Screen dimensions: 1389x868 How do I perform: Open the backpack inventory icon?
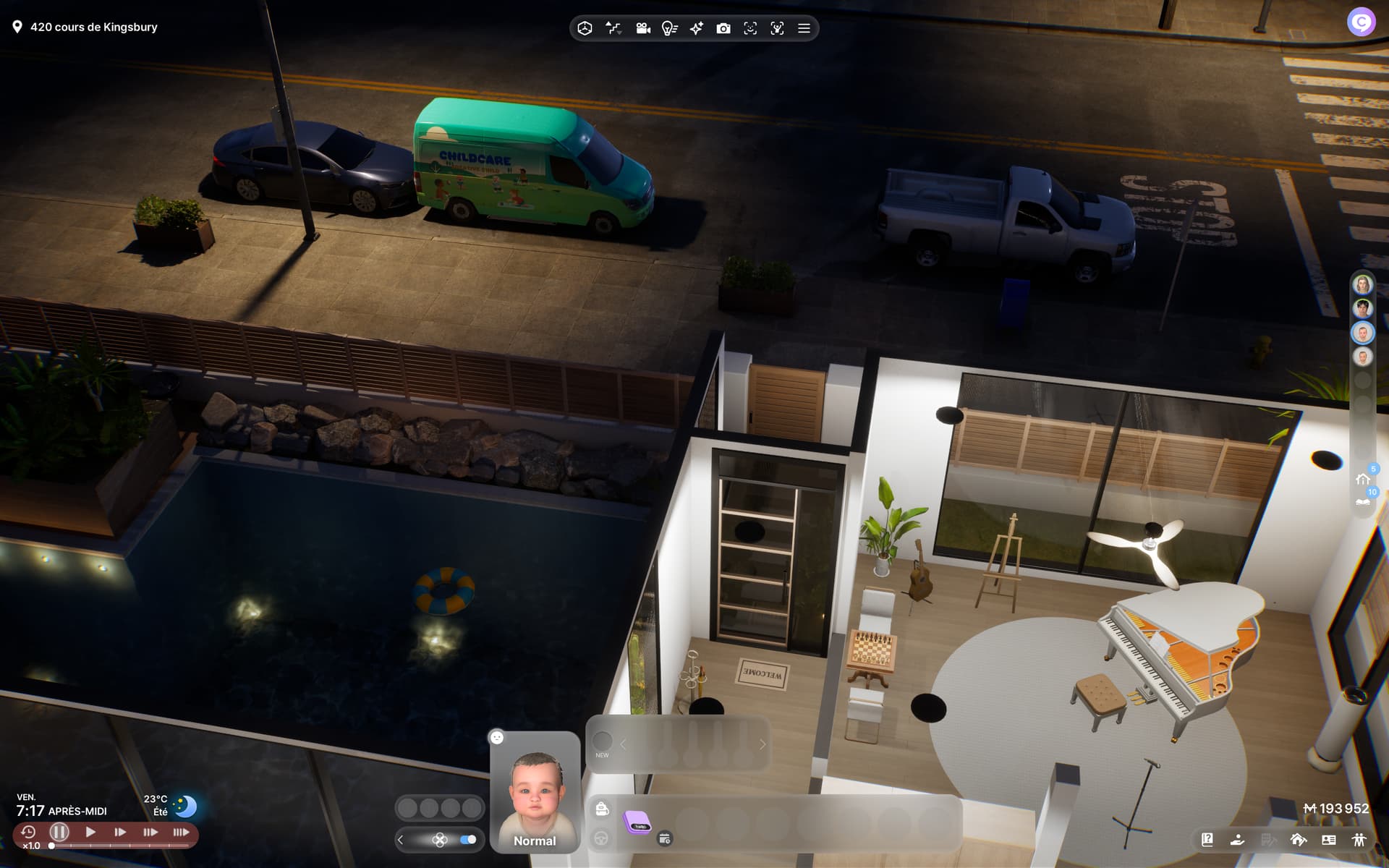pyautogui.click(x=602, y=809)
